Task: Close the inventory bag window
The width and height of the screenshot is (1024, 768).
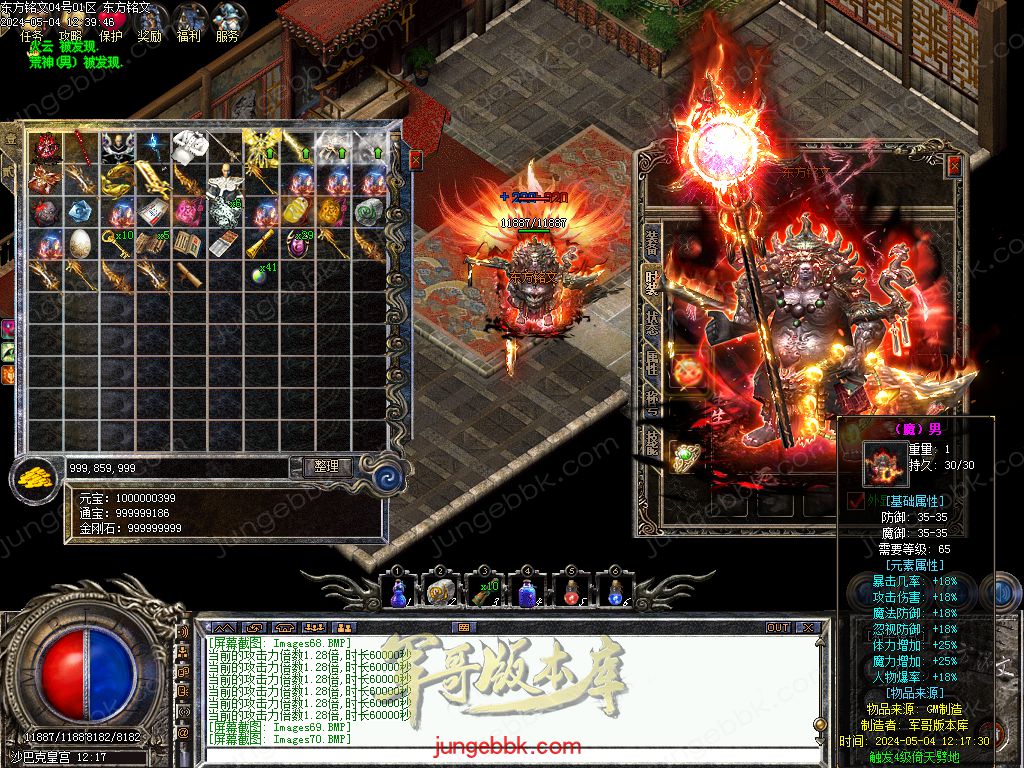Action: click(x=416, y=160)
